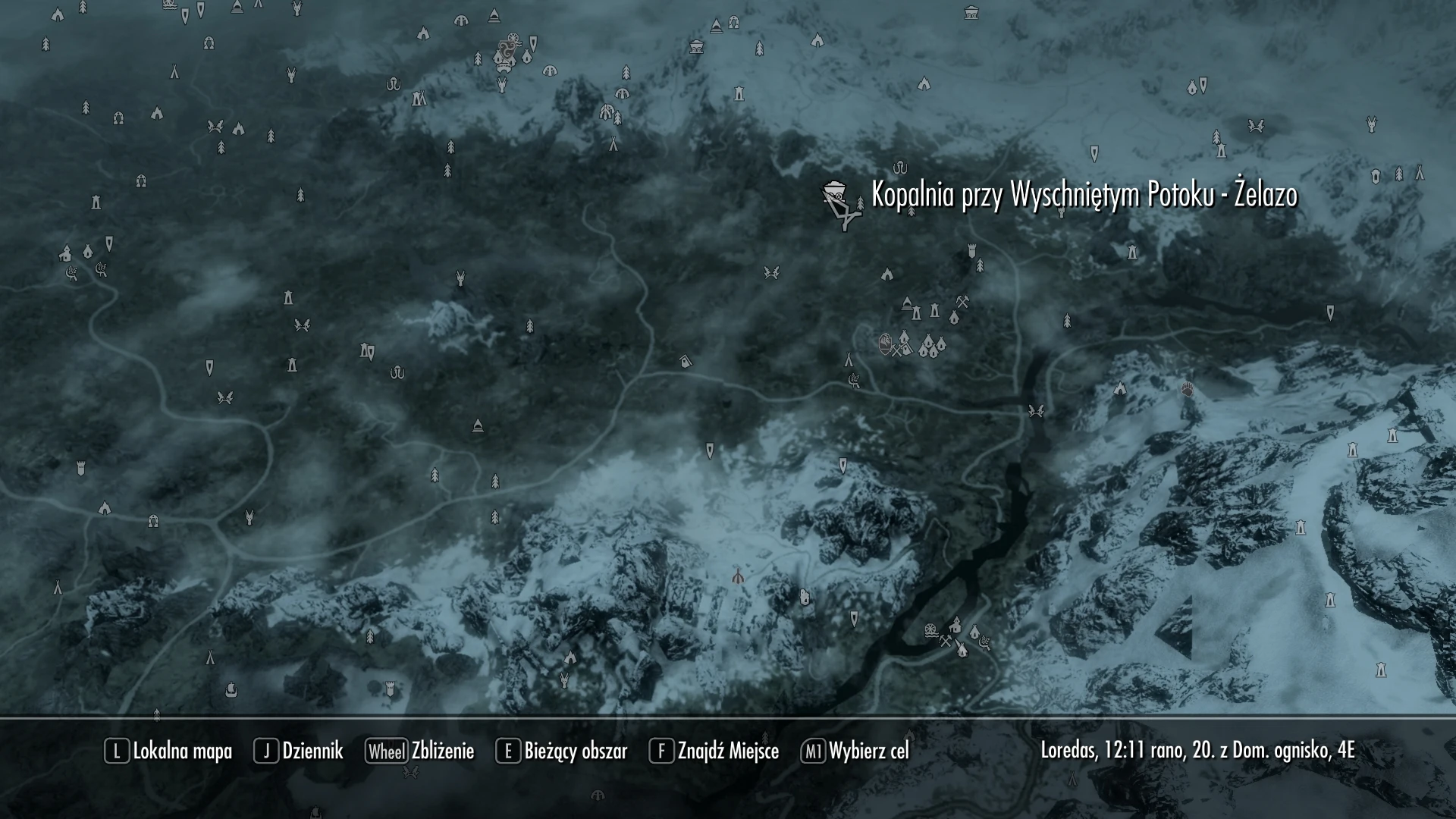Open the Lokalna mapa view

point(168,751)
